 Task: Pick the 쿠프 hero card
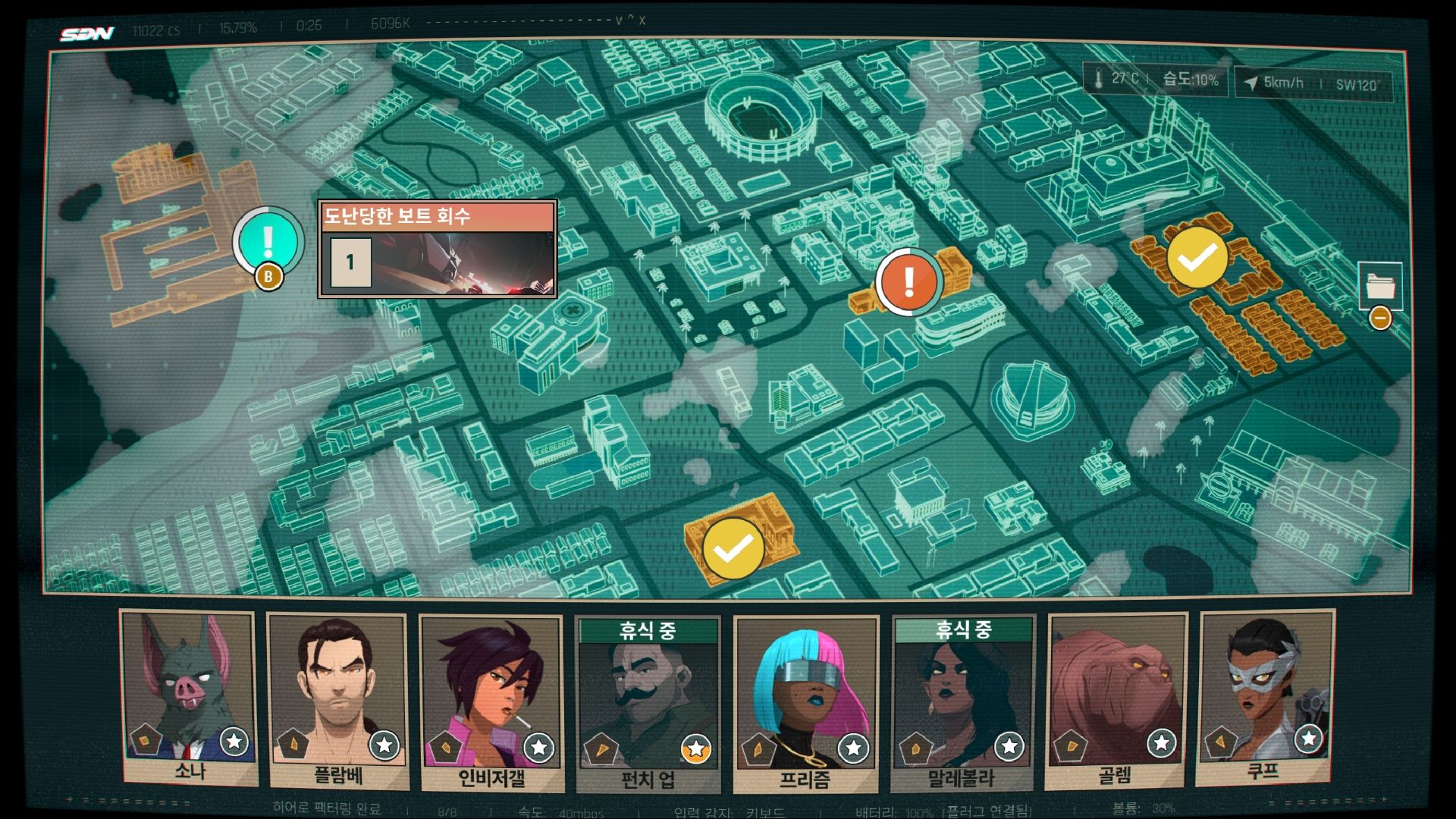click(1263, 699)
